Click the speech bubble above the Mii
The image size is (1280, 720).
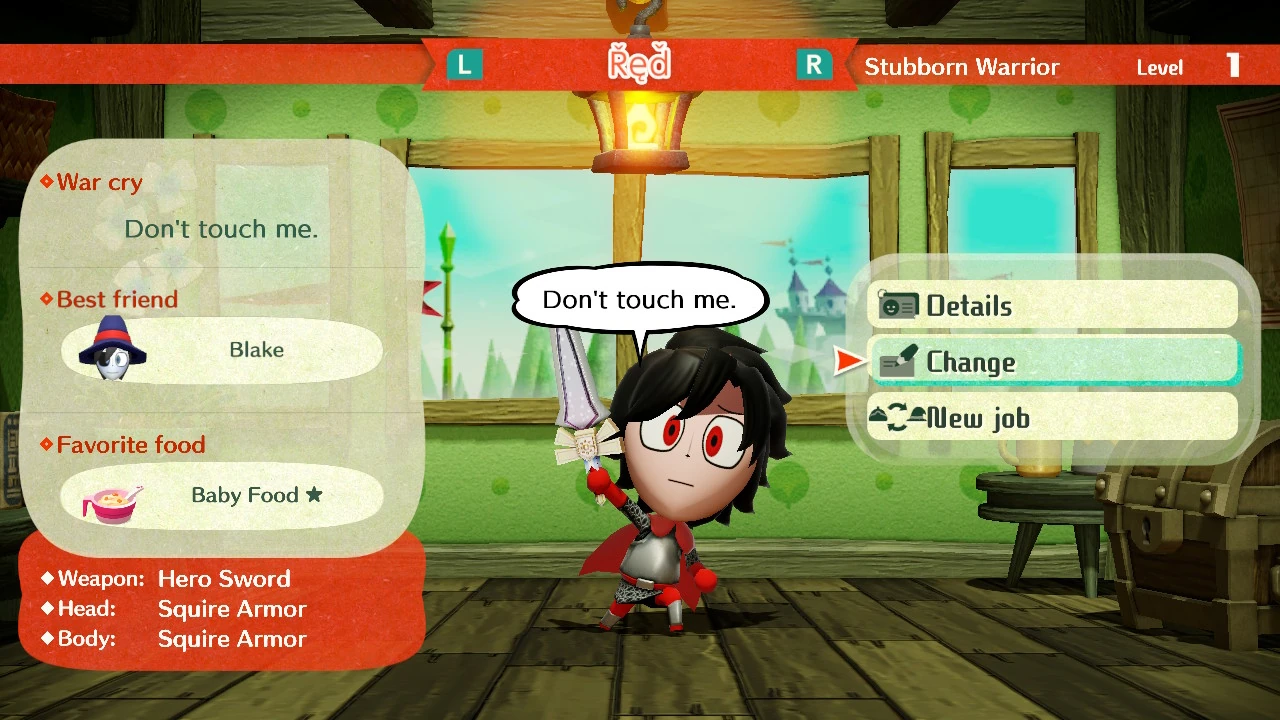(639, 298)
